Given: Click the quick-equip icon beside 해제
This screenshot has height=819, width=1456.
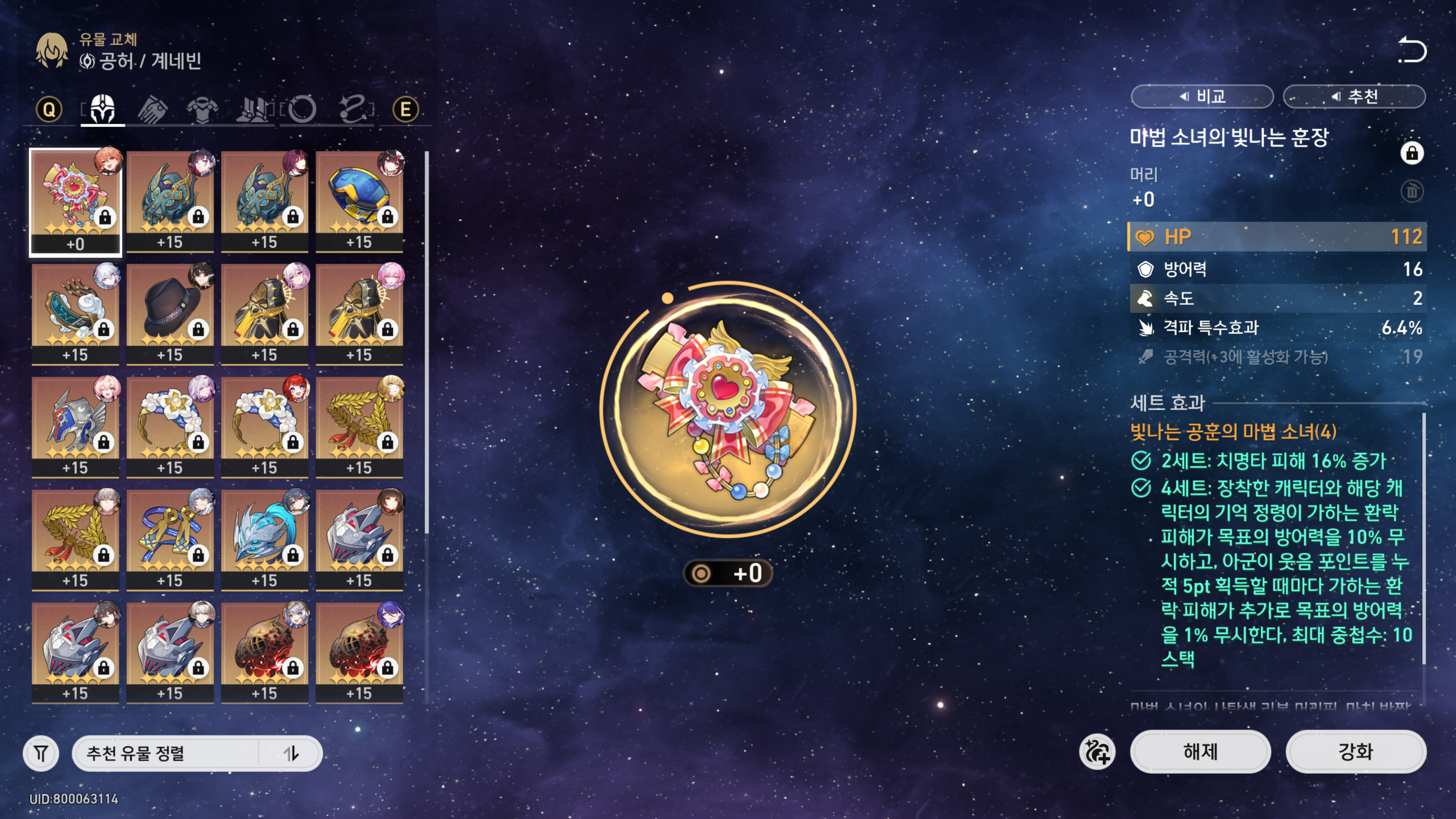Looking at the screenshot, I should point(1097,751).
